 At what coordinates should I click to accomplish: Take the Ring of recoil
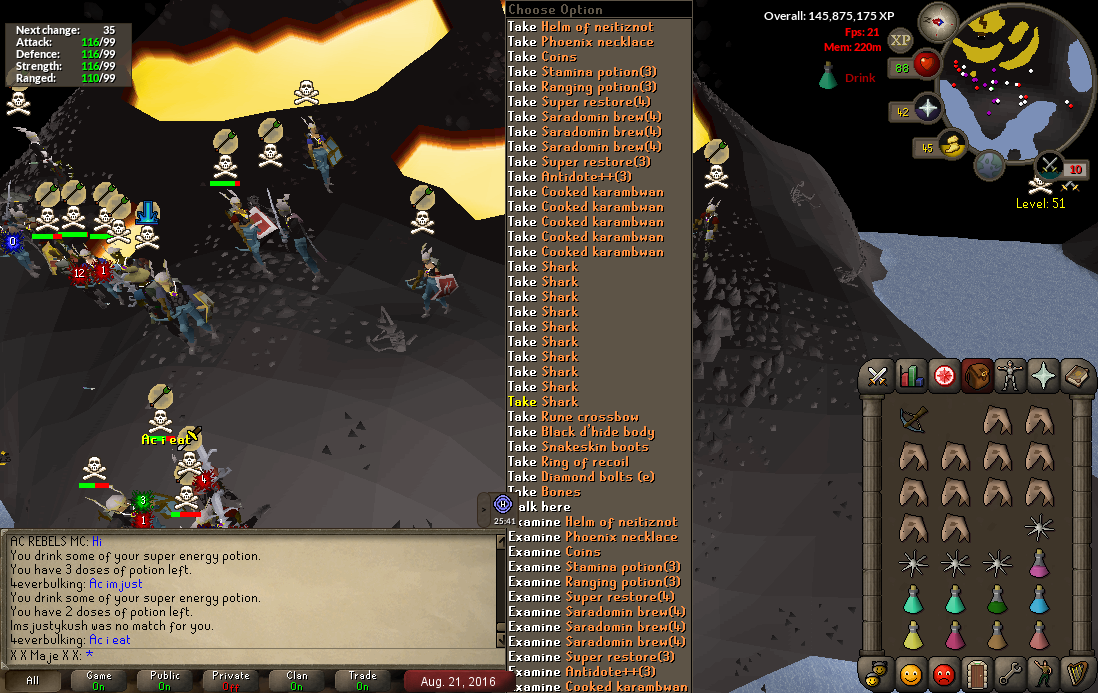click(572, 462)
